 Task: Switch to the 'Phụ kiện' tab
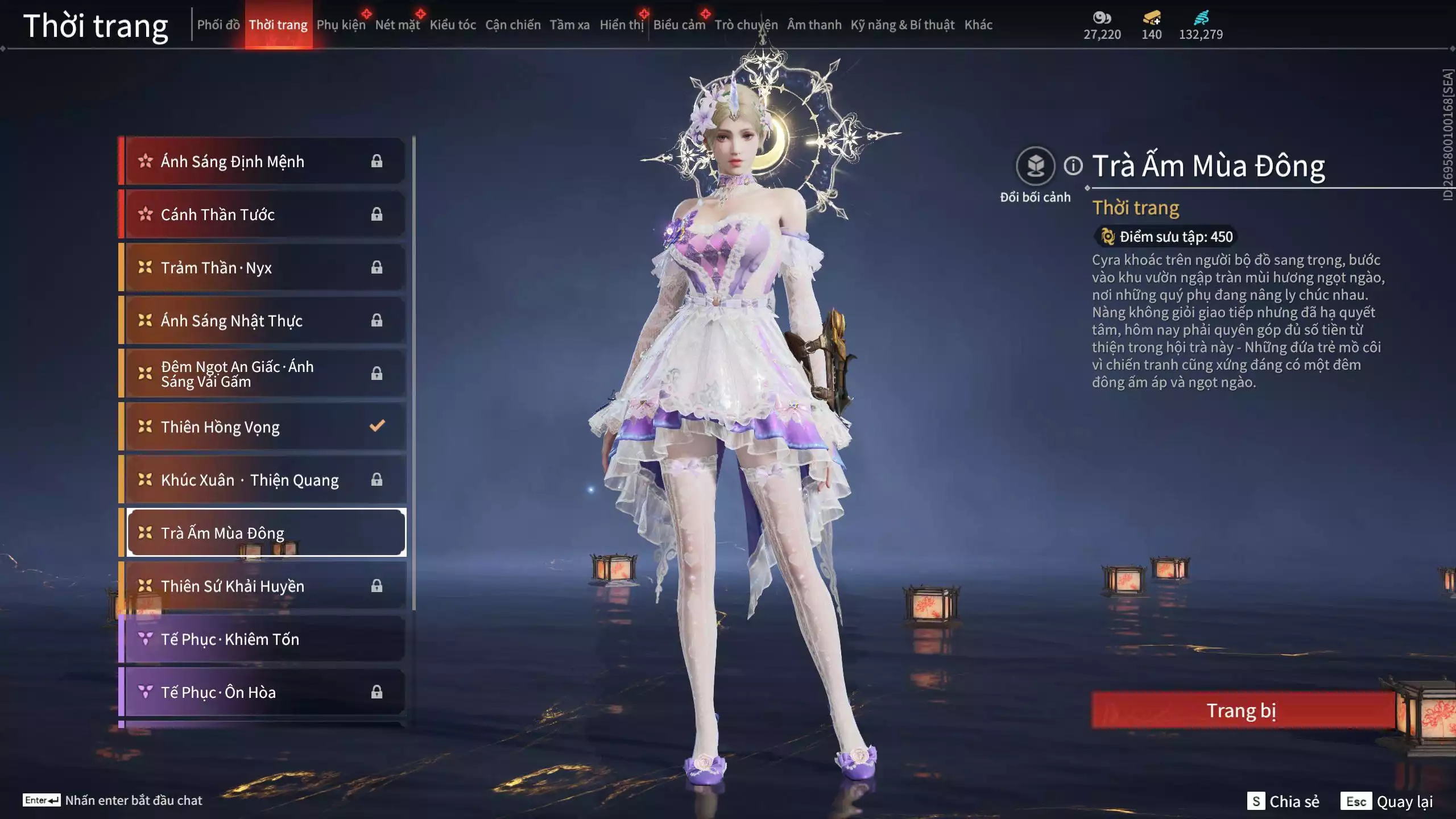click(x=341, y=24)
